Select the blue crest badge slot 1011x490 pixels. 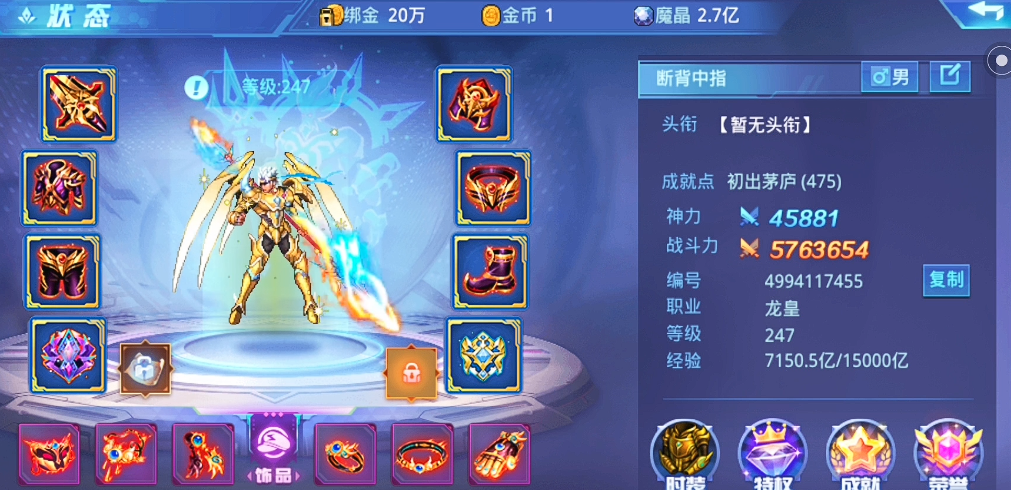[x=482, y=354]
